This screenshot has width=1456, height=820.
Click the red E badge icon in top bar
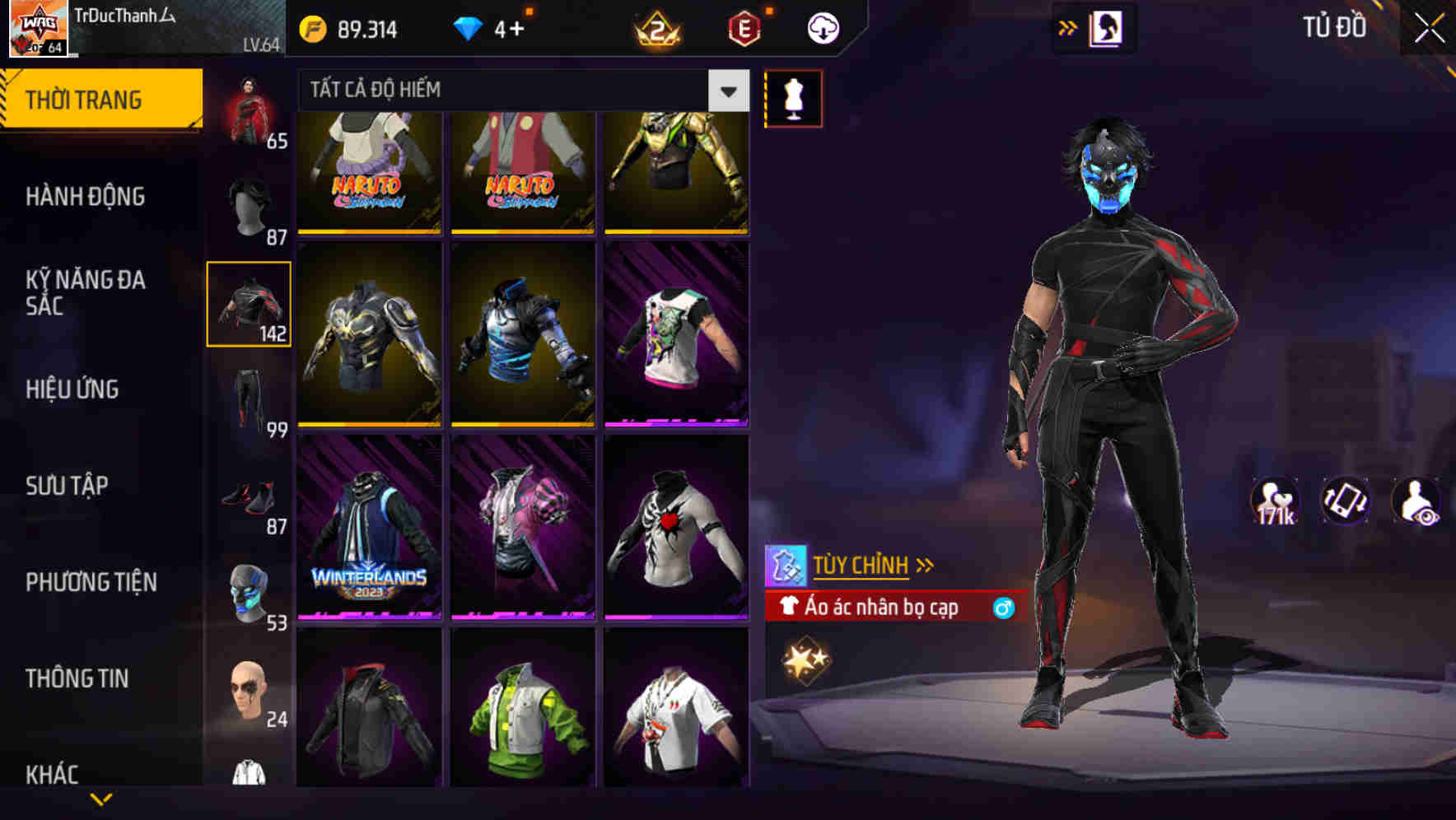[743, 27]
